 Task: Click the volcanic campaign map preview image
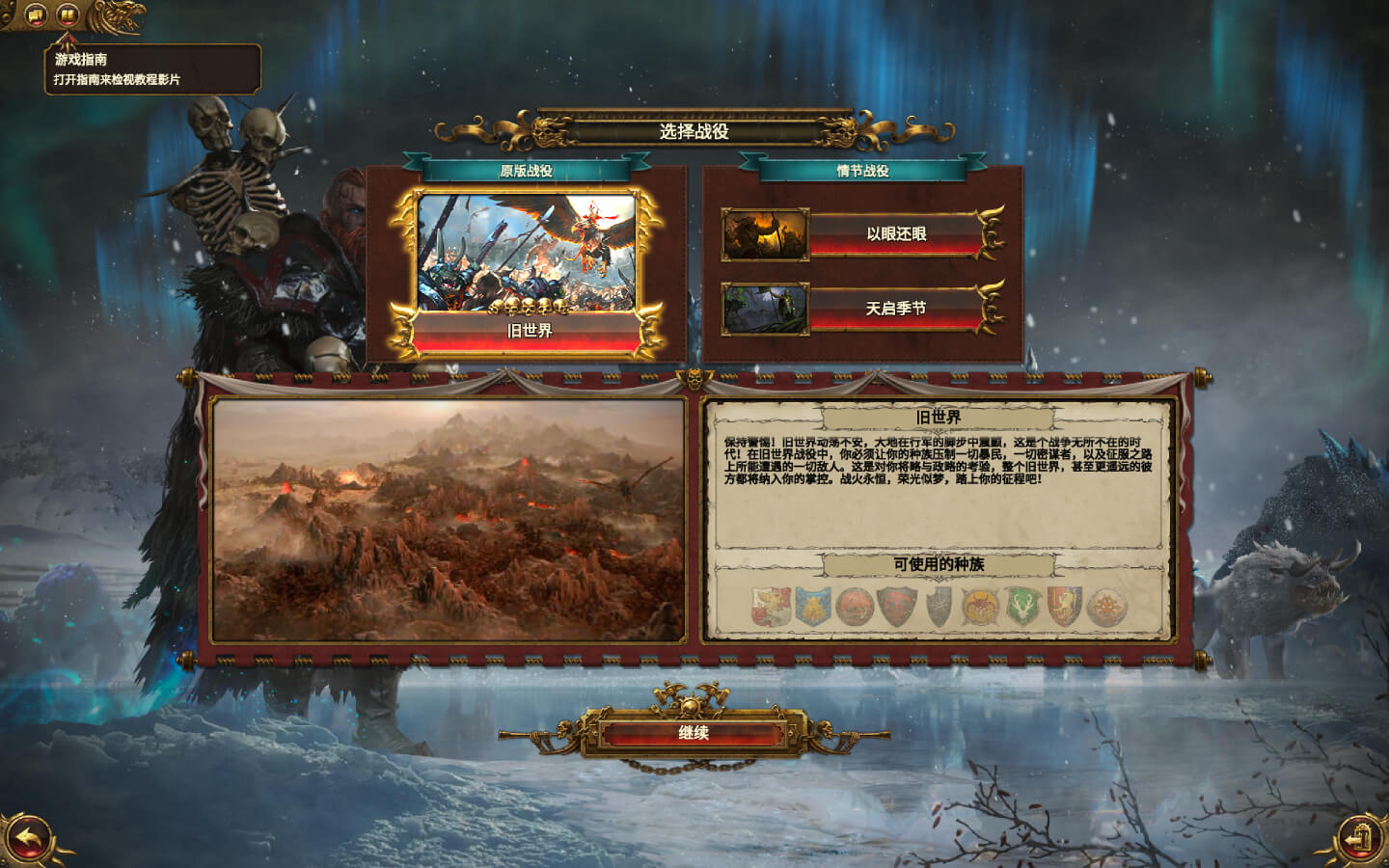[449, 520]
